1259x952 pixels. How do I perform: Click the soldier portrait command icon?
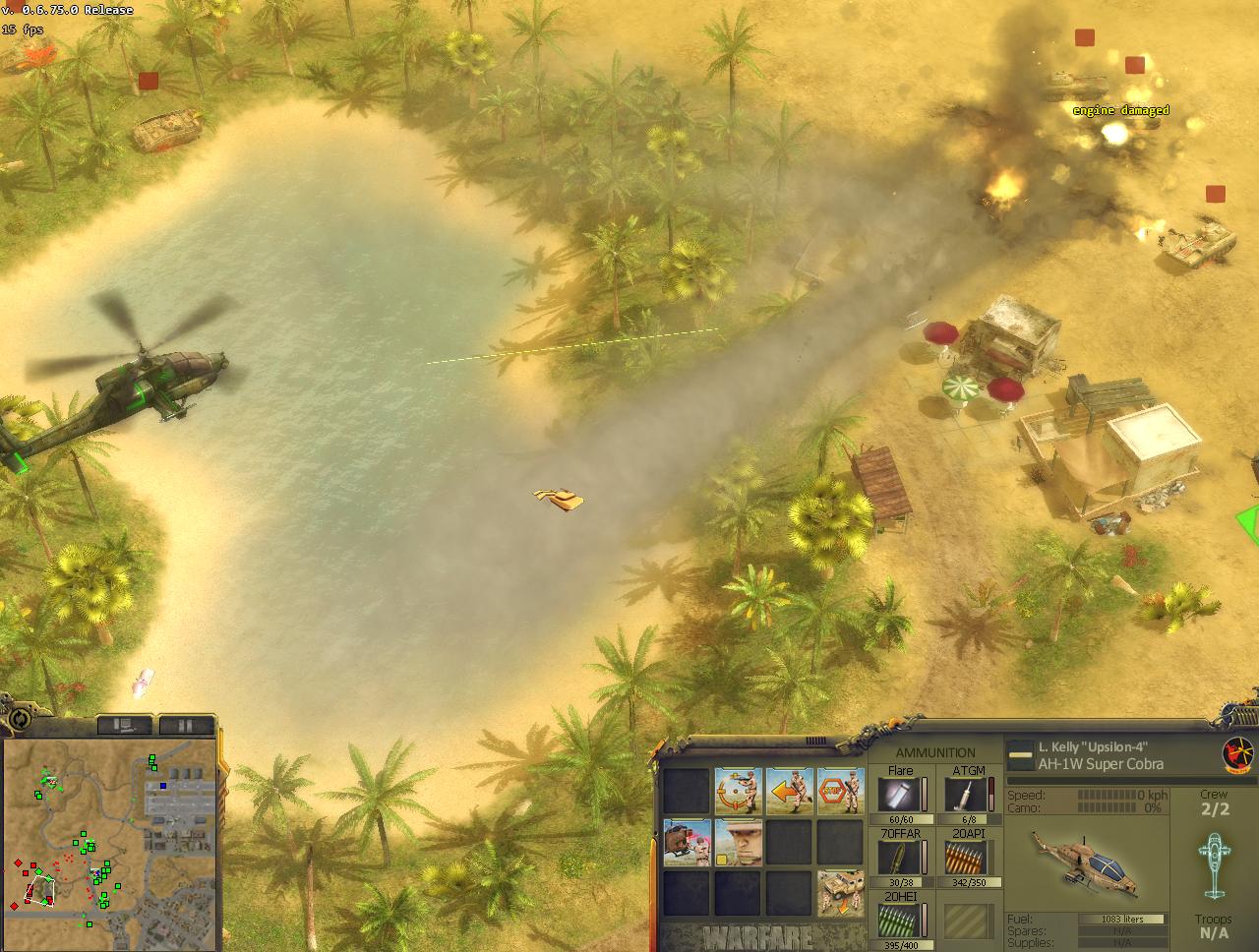click(x=738, y=842)
